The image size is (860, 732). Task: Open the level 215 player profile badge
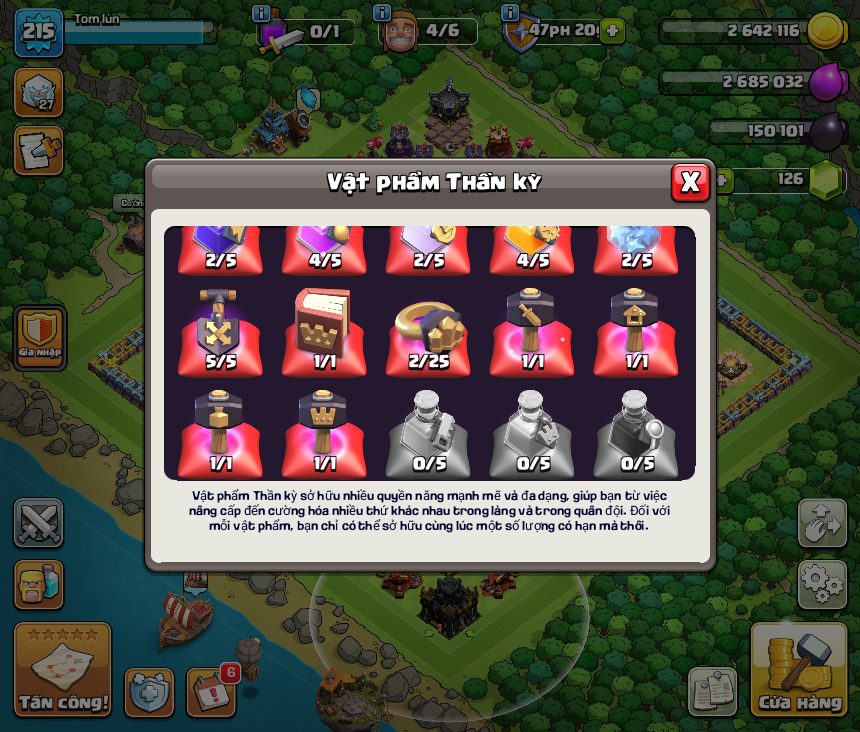pyautogui.click(x=38, y=31)
